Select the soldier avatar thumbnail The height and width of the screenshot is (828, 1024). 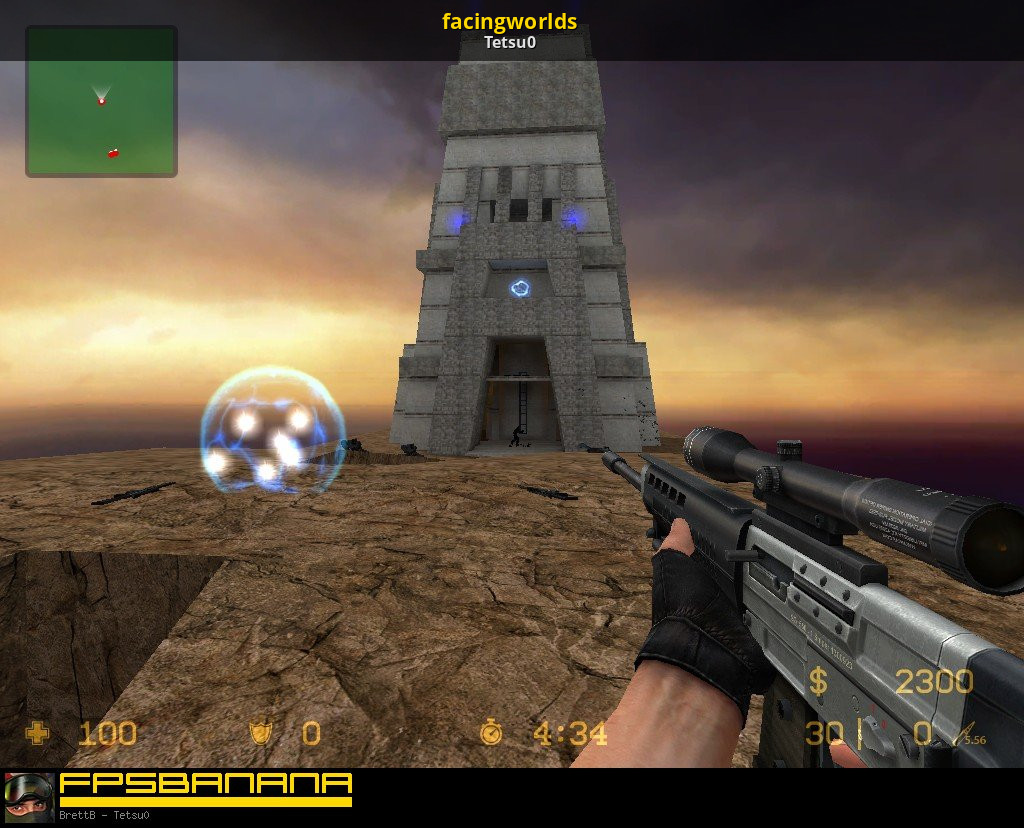click(29, 797)
